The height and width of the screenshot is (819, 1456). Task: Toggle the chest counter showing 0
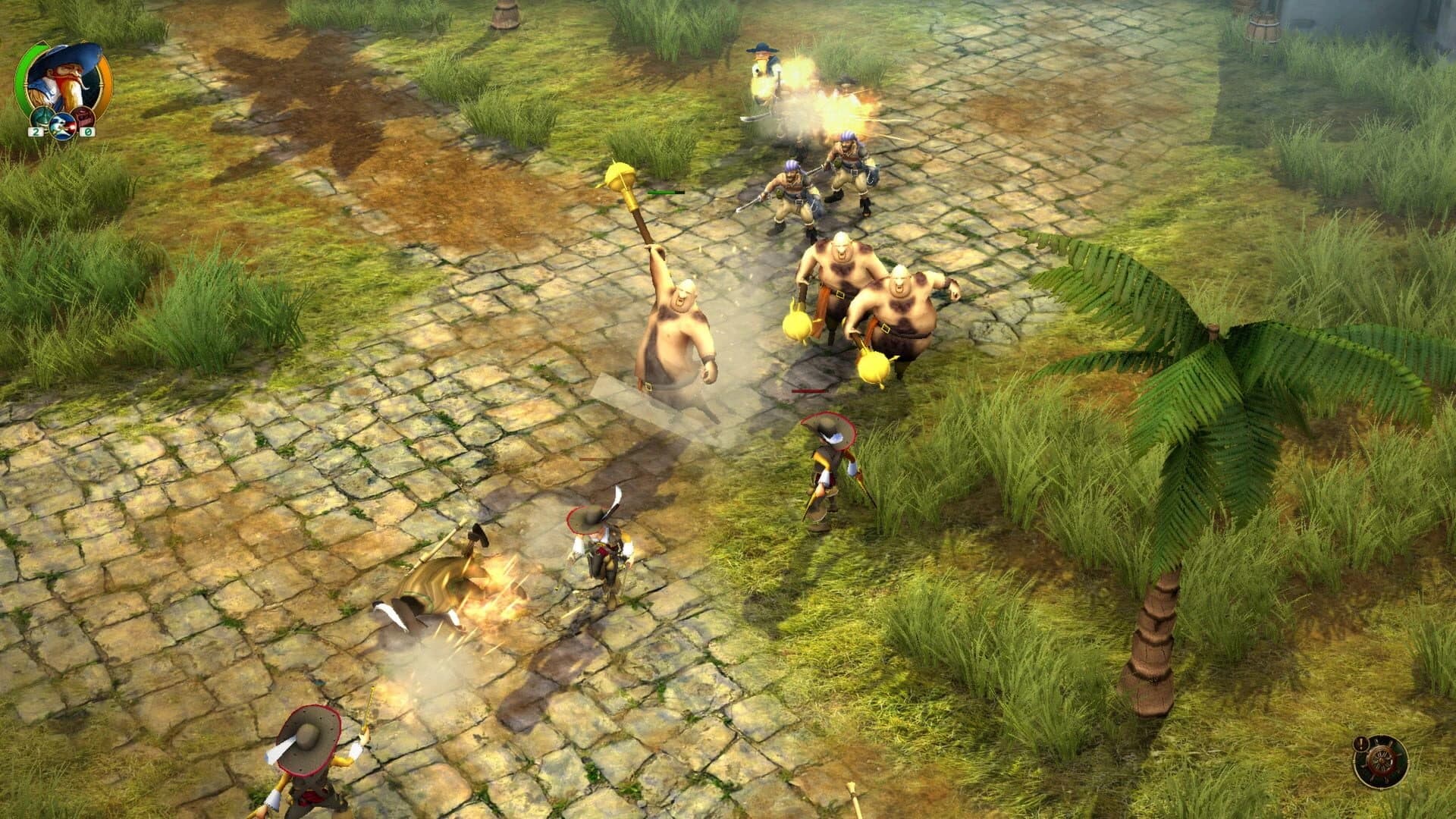88,132
